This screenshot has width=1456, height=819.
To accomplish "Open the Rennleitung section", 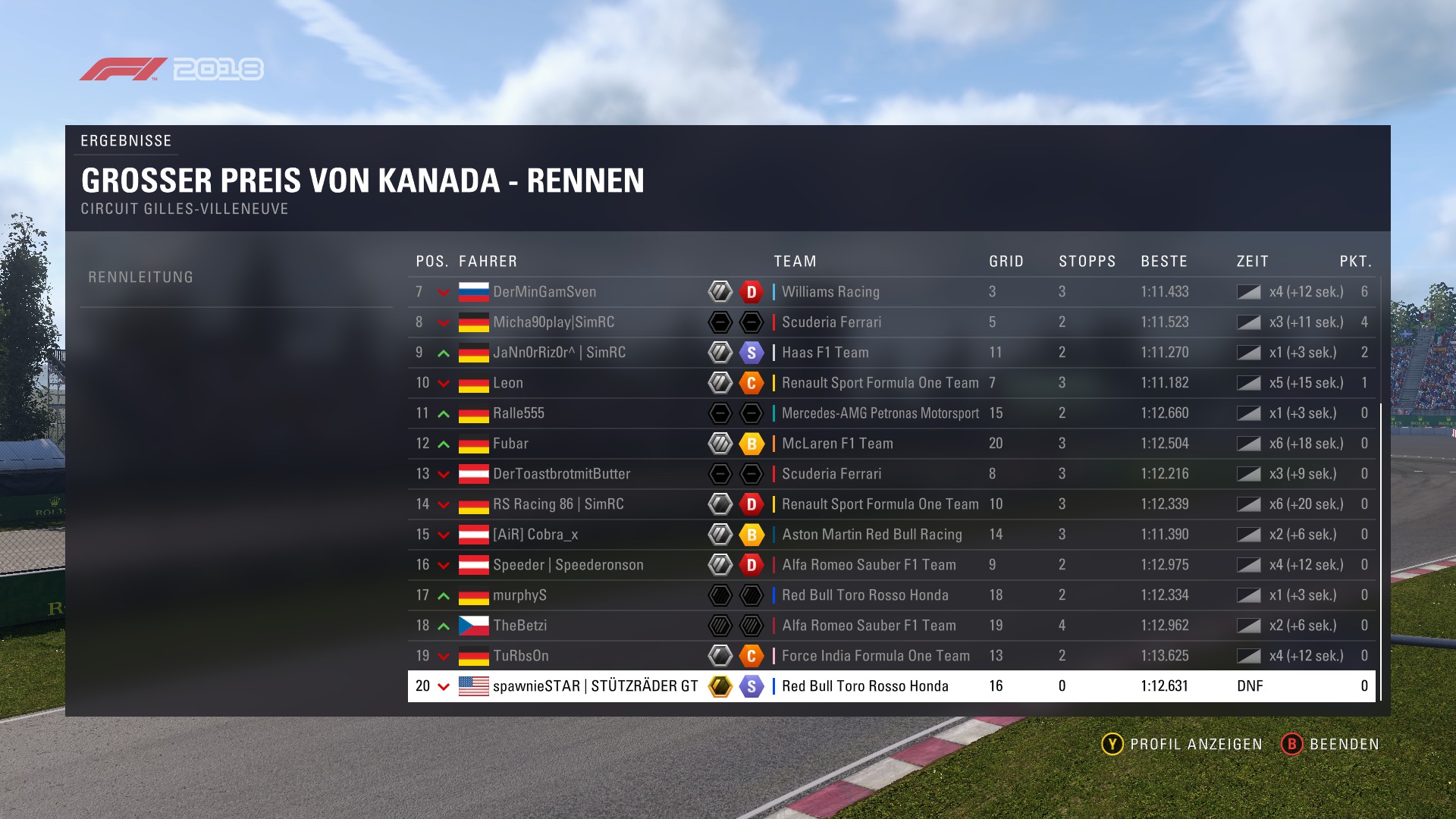I will click(141, 278).
